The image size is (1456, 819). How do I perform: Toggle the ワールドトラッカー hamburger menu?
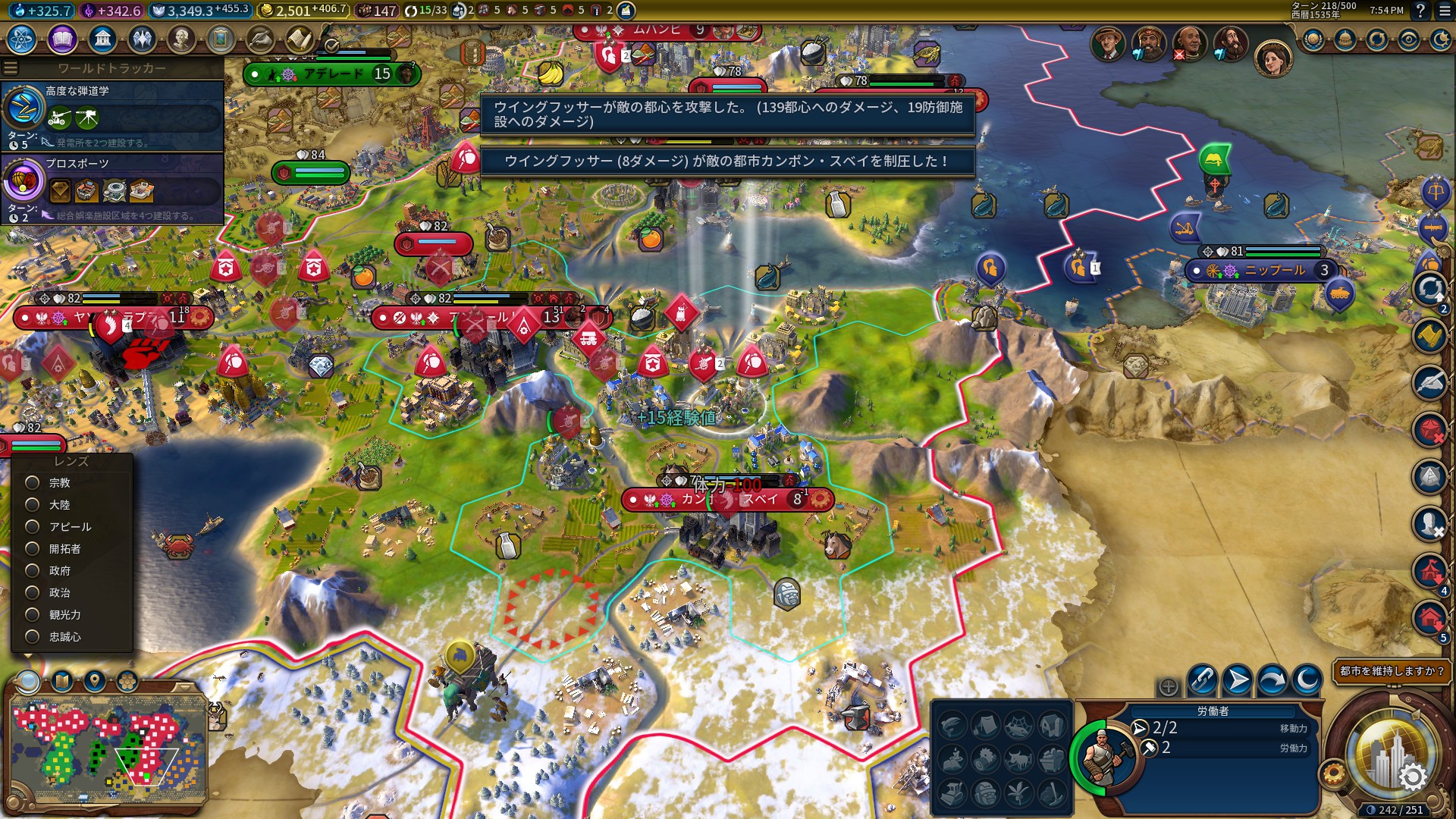pos(11,68)
